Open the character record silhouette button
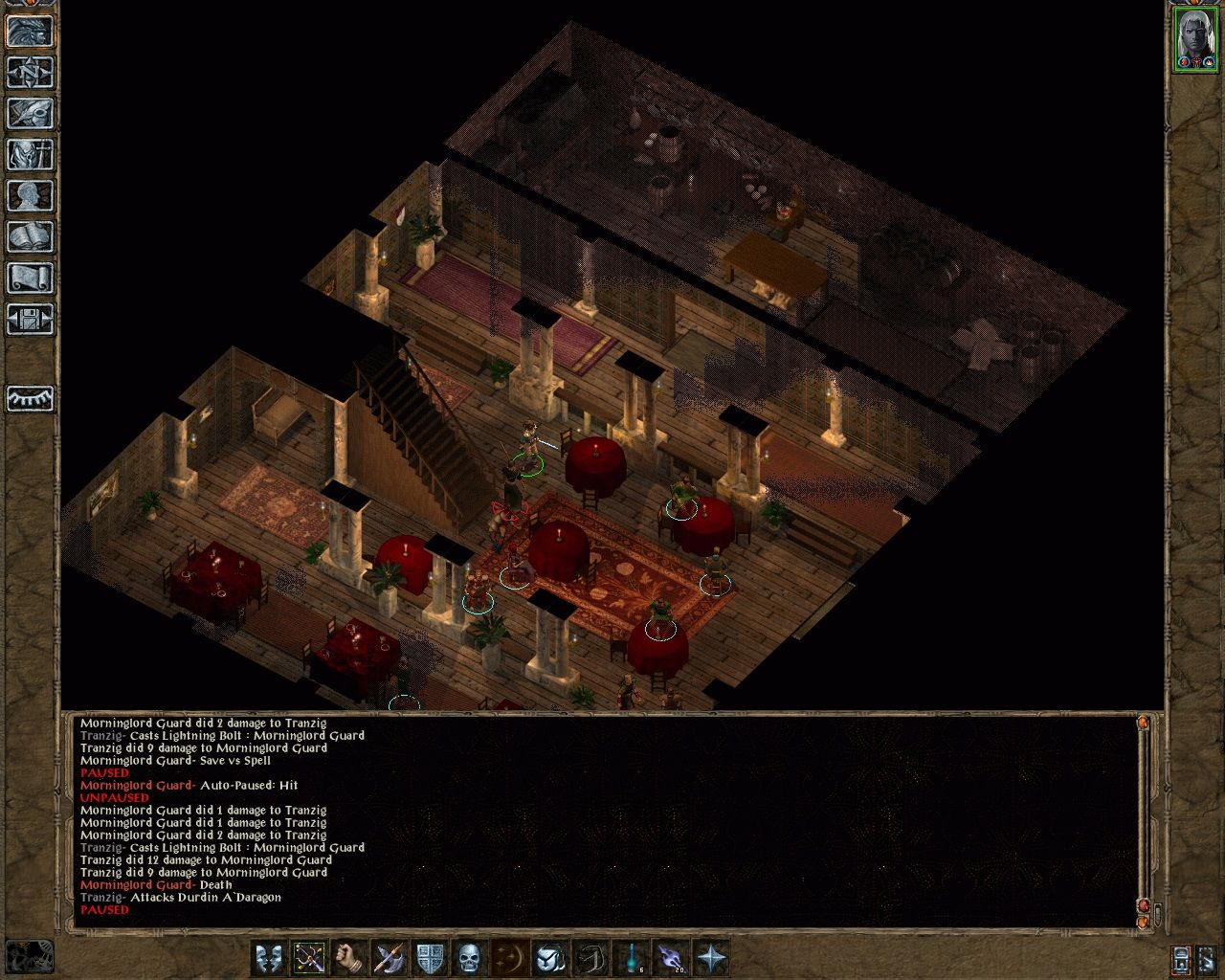Image resolution: width=1225 pixels, height=980 pixels. coord(30,195)
